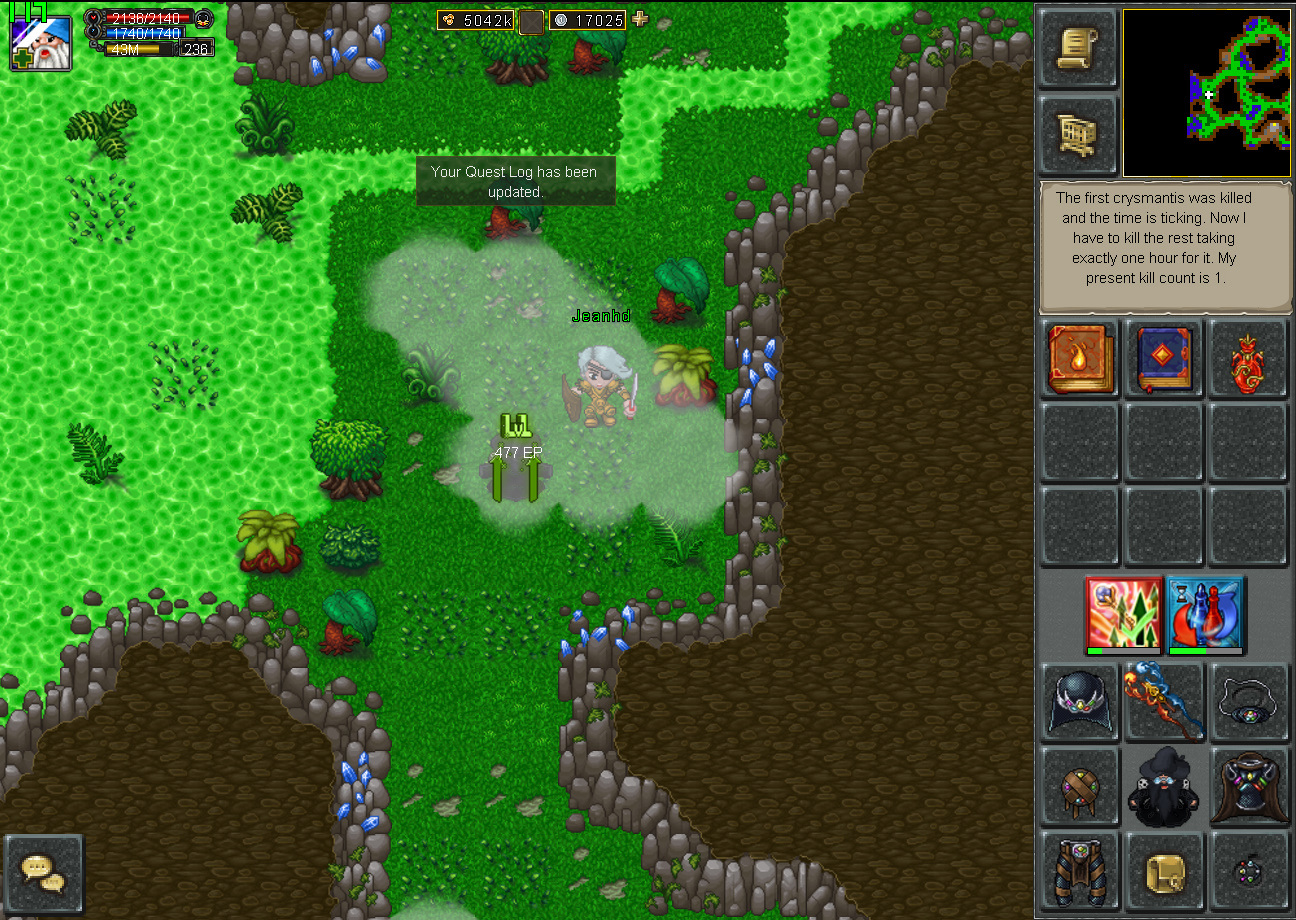Select the red potion flask slot
This screenshot has height=920, width=1296.
1248,358
